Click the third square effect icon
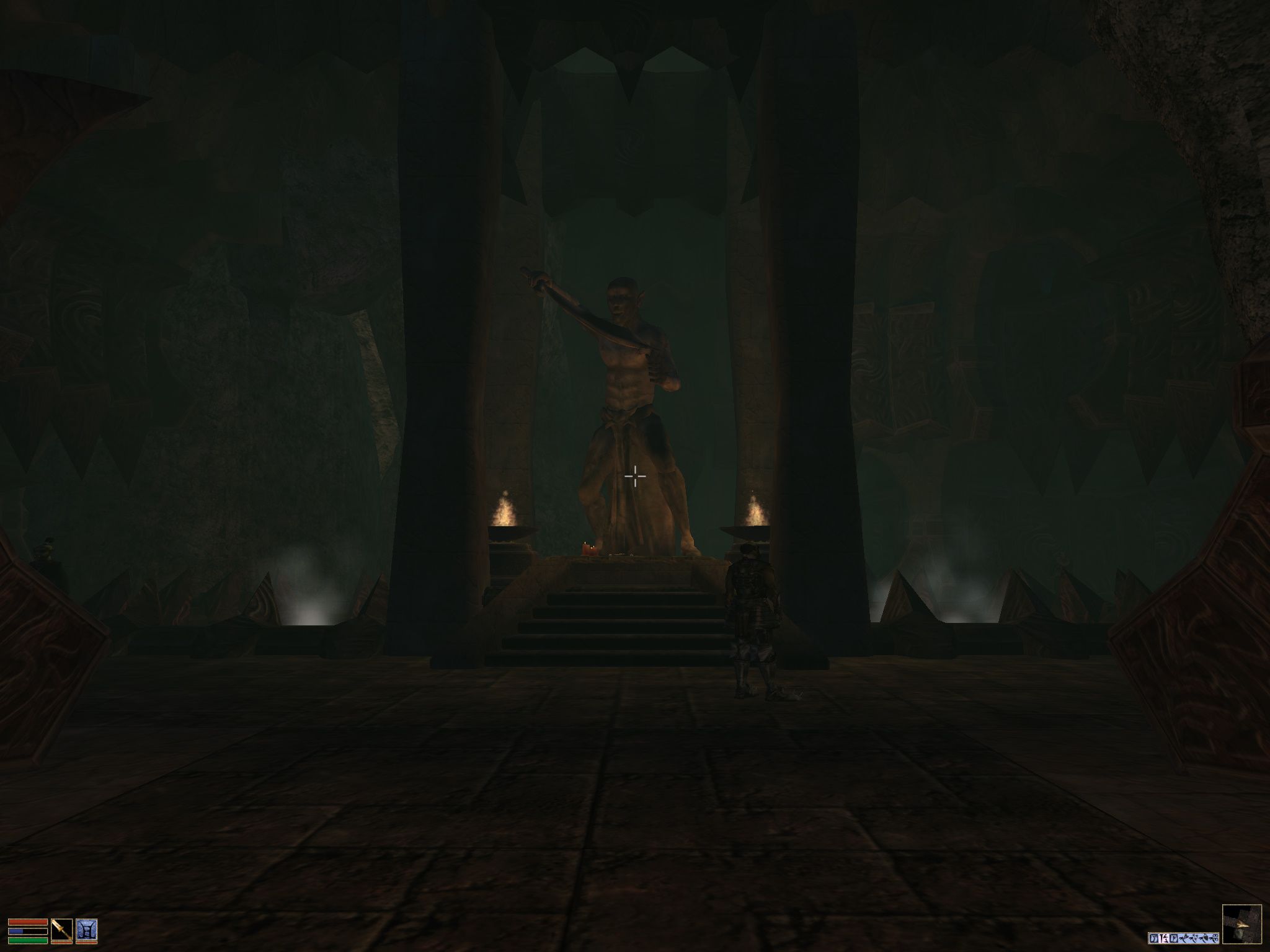 pos(1173,937)
